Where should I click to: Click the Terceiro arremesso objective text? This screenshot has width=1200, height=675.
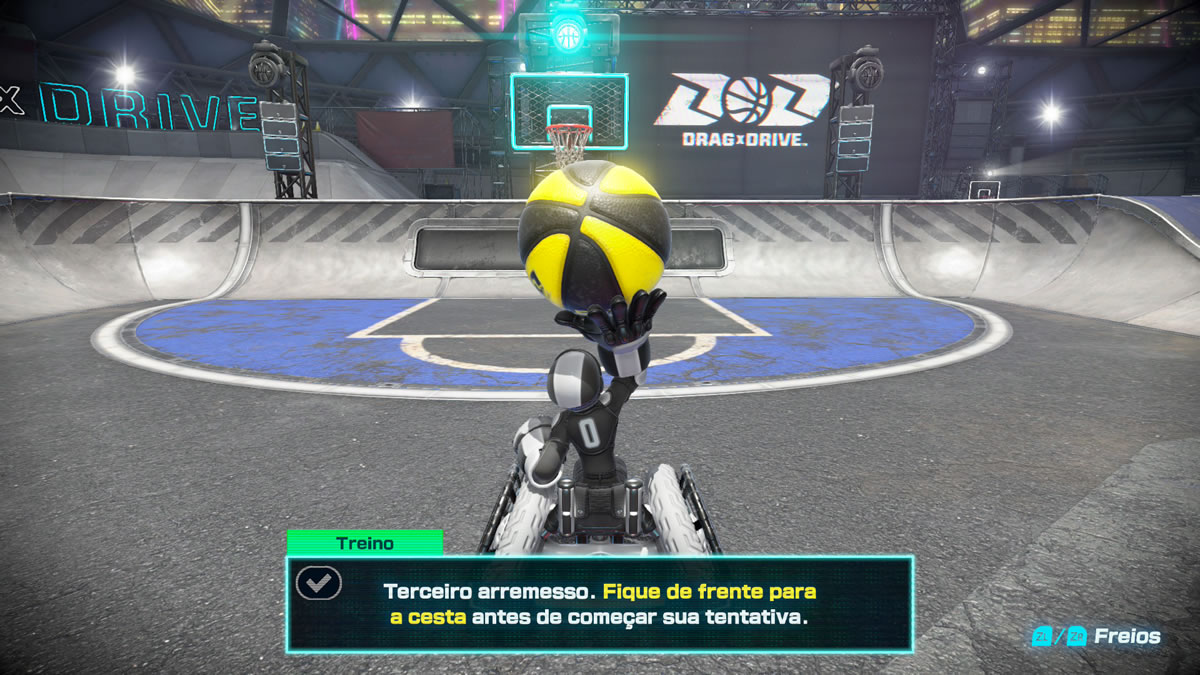click(599, 604)
